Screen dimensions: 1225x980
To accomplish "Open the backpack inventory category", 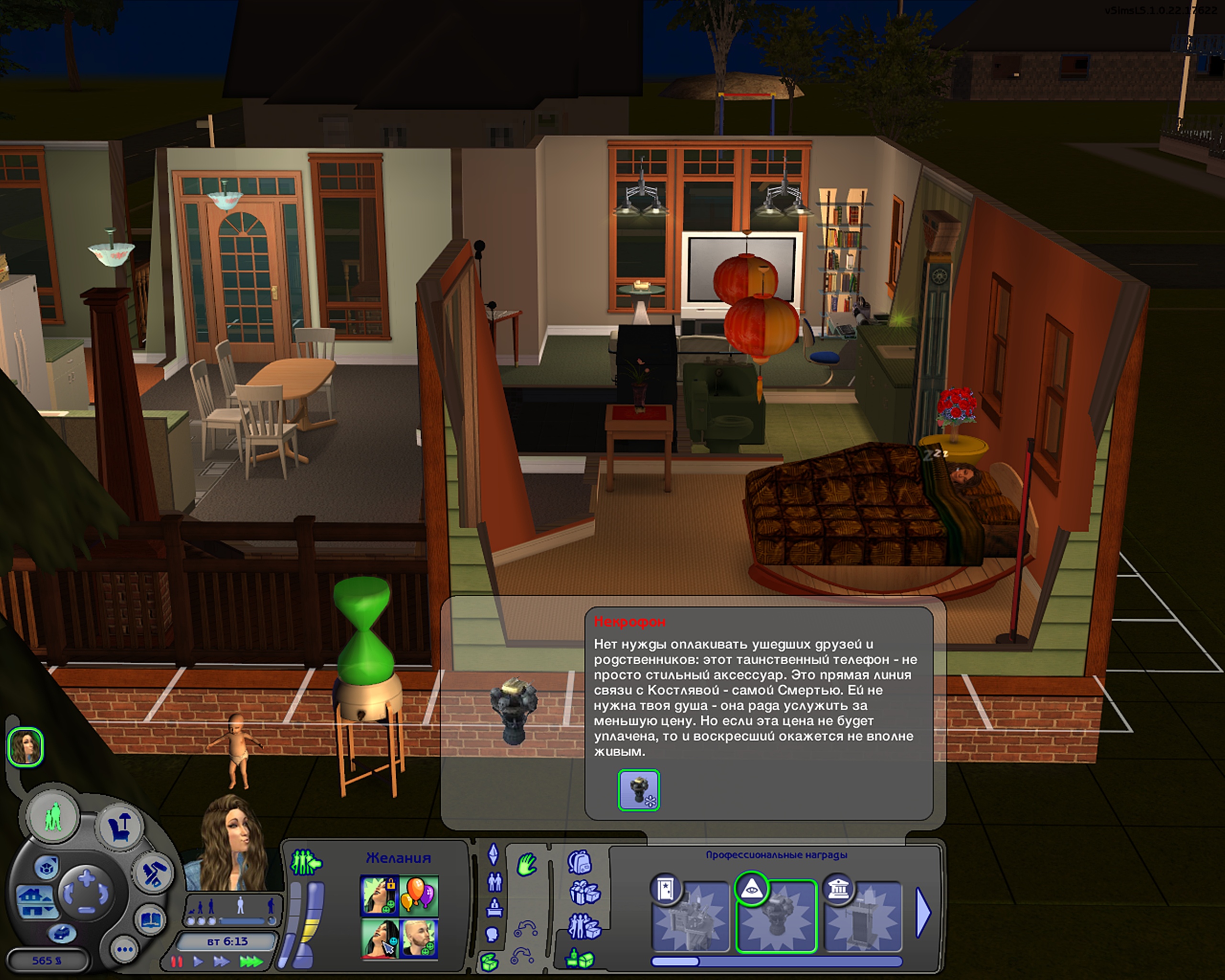I will pos(579,862).
